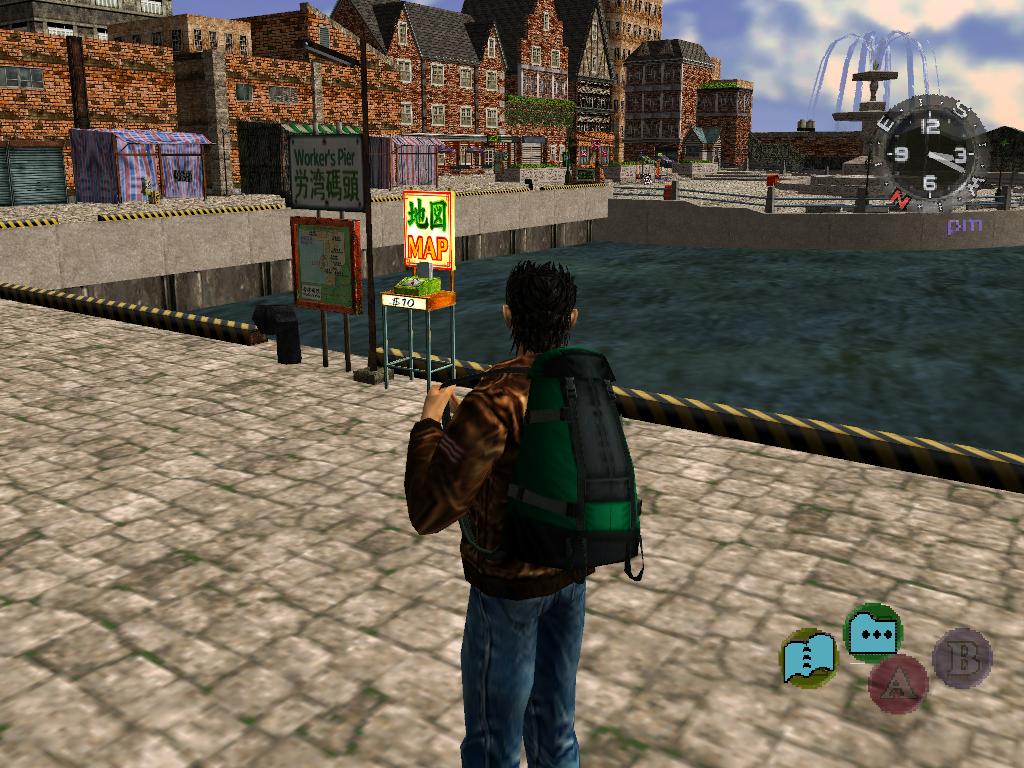Select the speech bubble talk icon
1024x768 pixels.
tap(873, 631)
